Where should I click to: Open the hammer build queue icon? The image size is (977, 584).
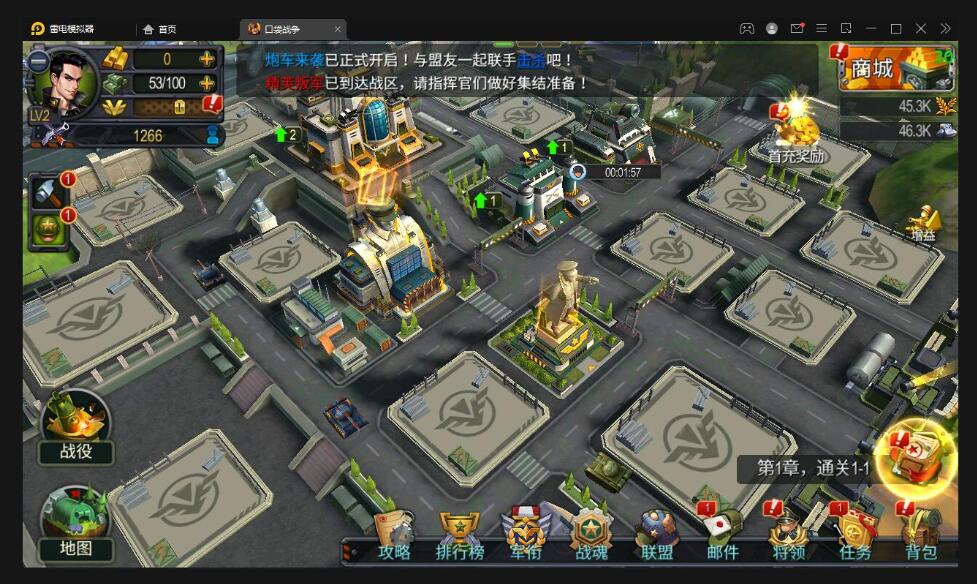coord(48,192)
